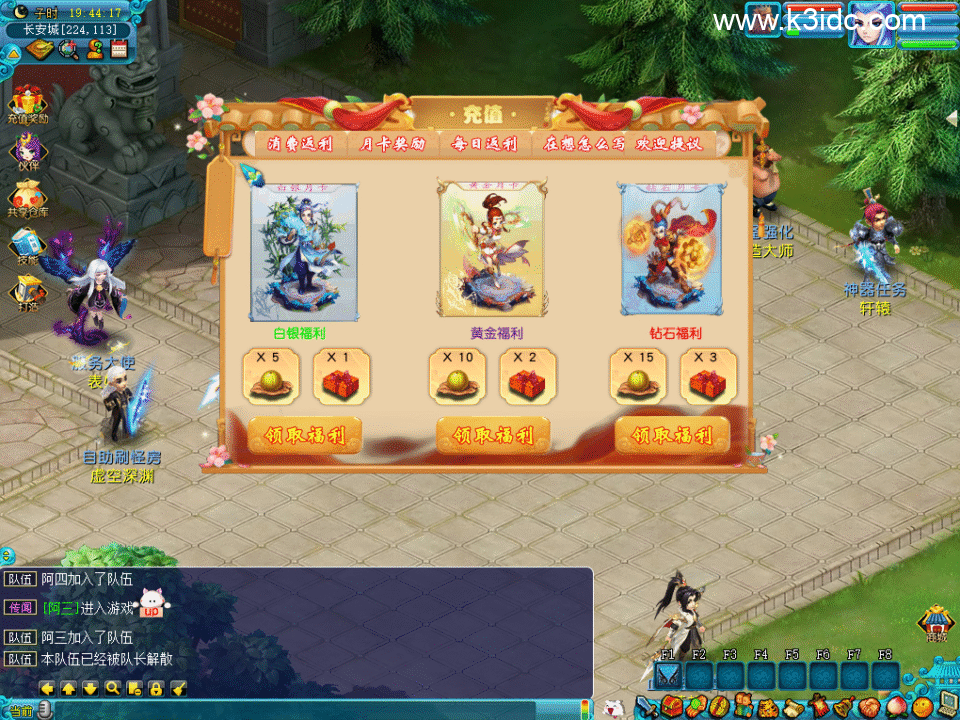Click the chat lock icon

156,688
